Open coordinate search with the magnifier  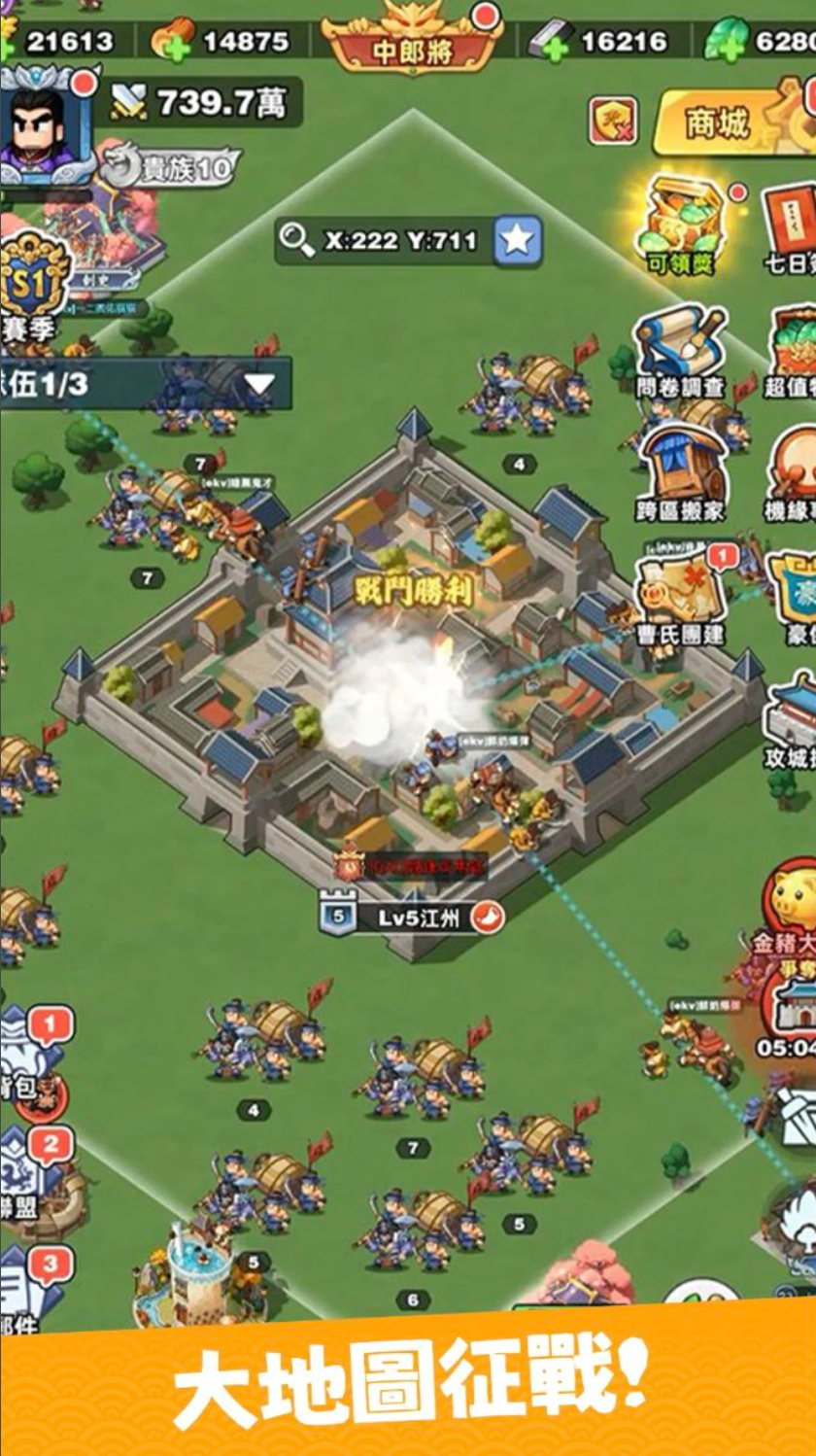click(x=297, y=240)
